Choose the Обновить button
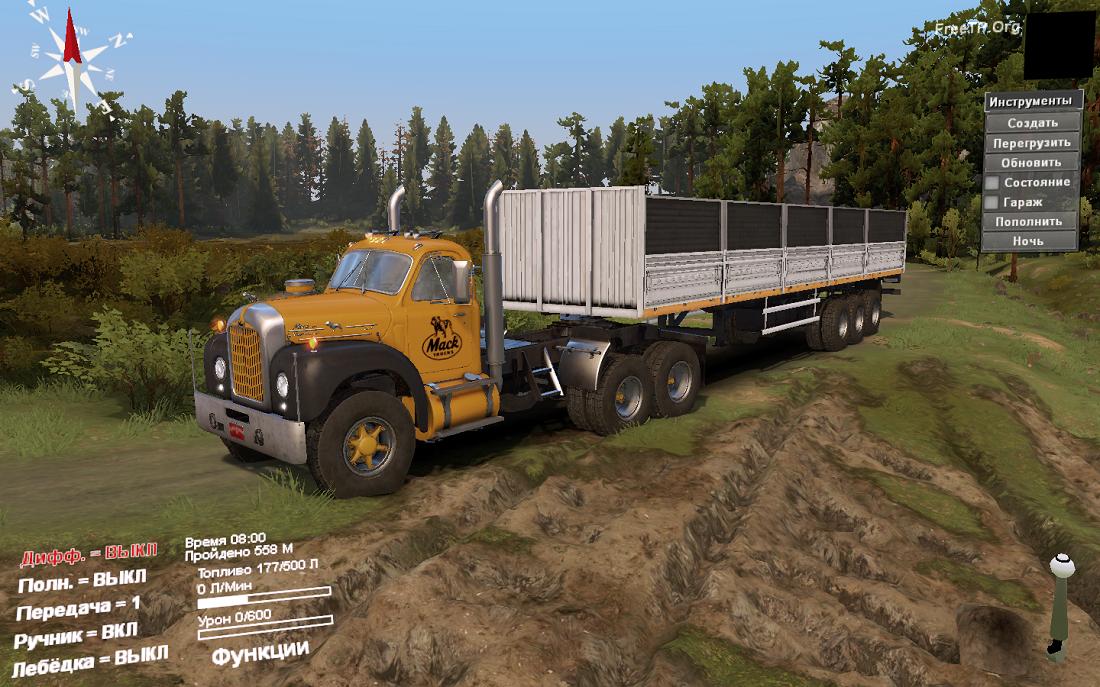 click(1032, 162)
